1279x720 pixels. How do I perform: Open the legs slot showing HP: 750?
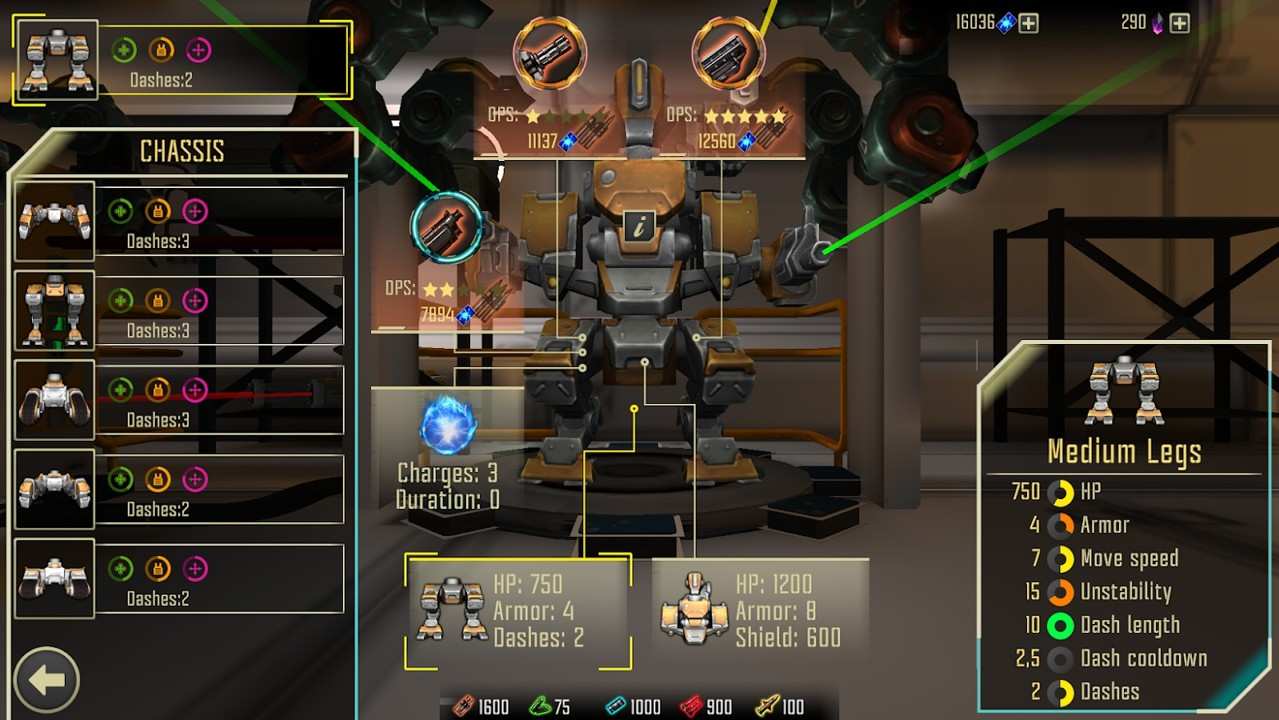[518, 611]
